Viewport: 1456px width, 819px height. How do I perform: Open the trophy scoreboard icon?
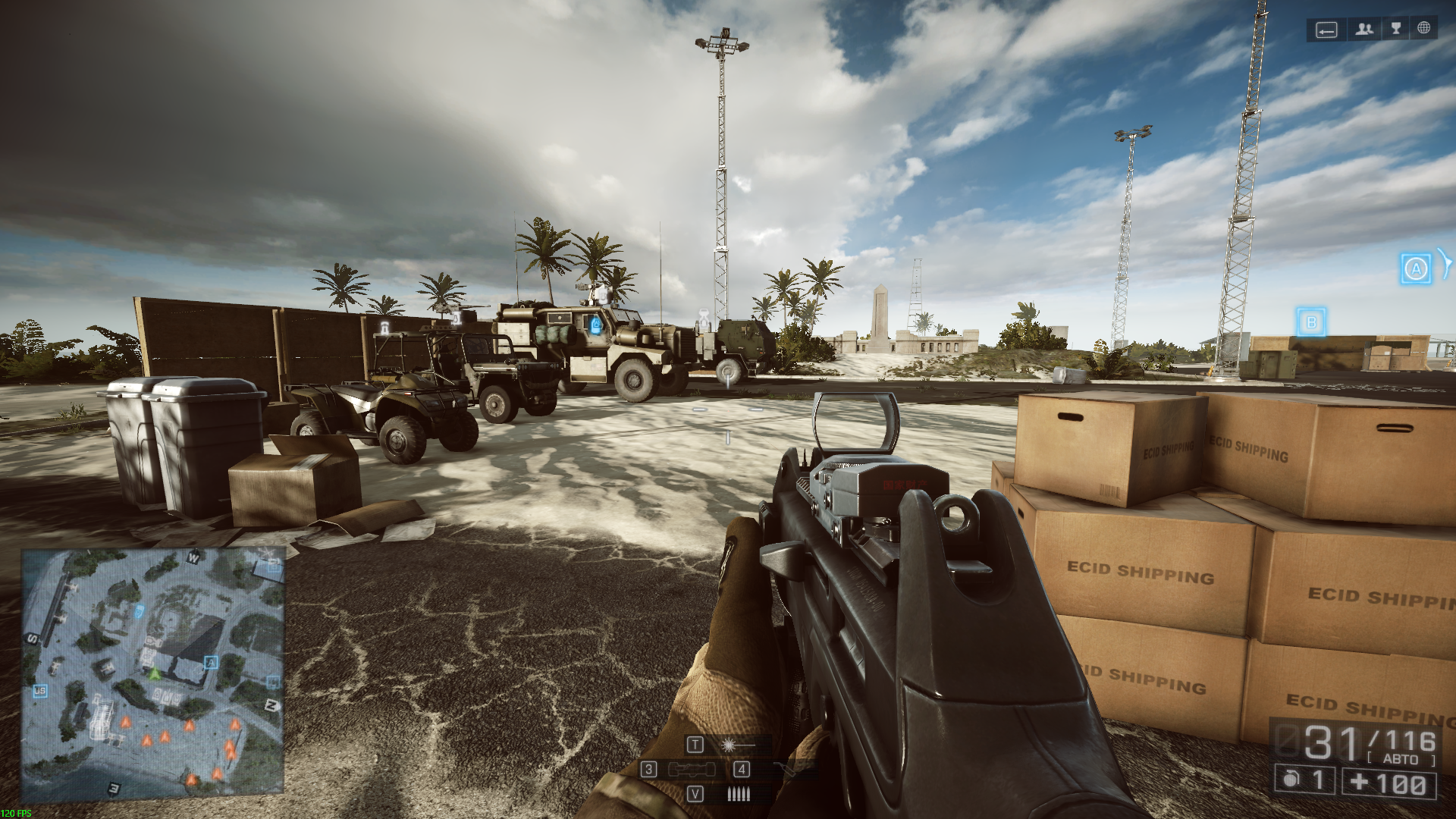click(1395, 29)
